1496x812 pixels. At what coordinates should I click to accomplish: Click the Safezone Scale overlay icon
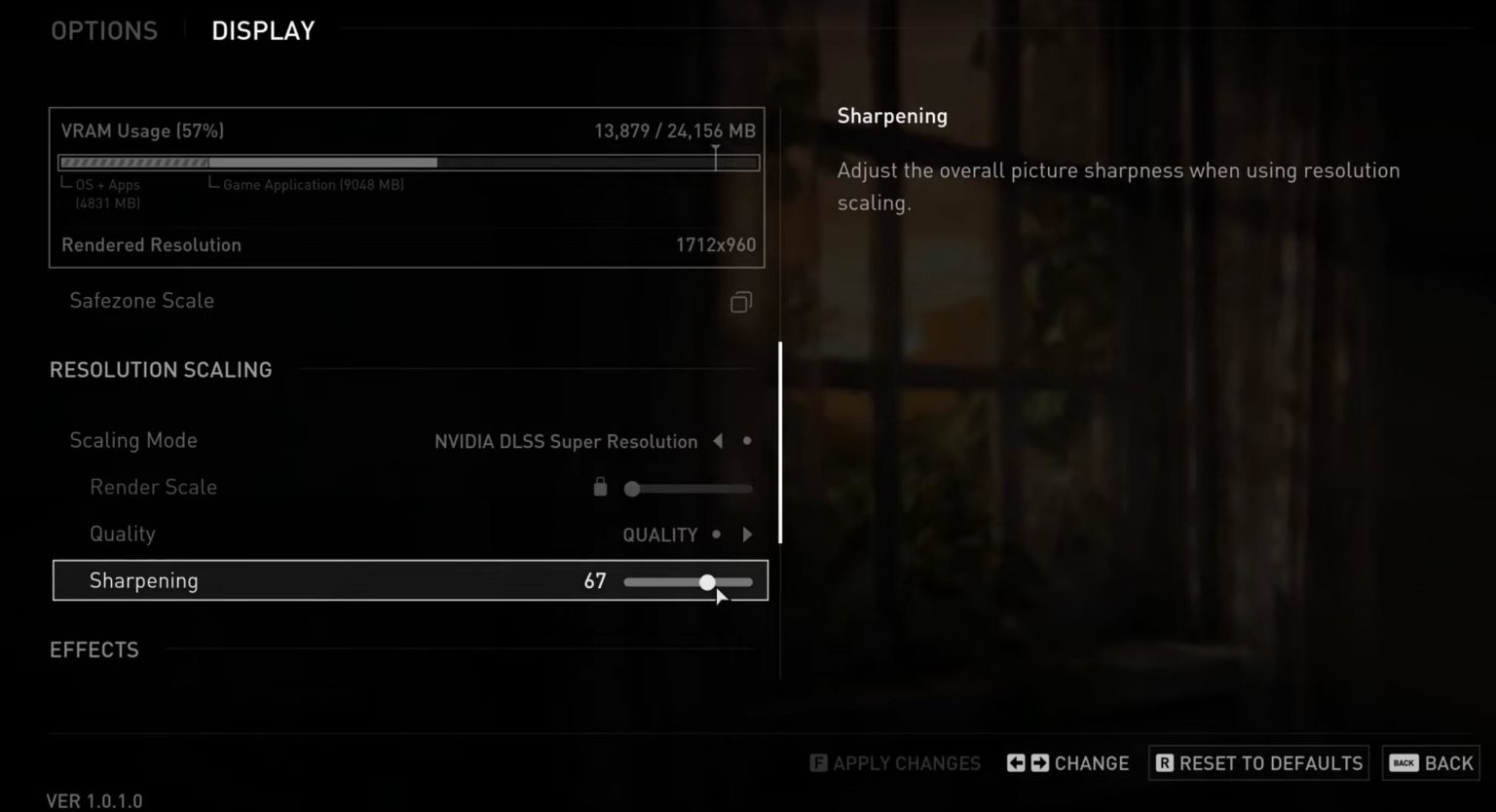coord(741,302)
